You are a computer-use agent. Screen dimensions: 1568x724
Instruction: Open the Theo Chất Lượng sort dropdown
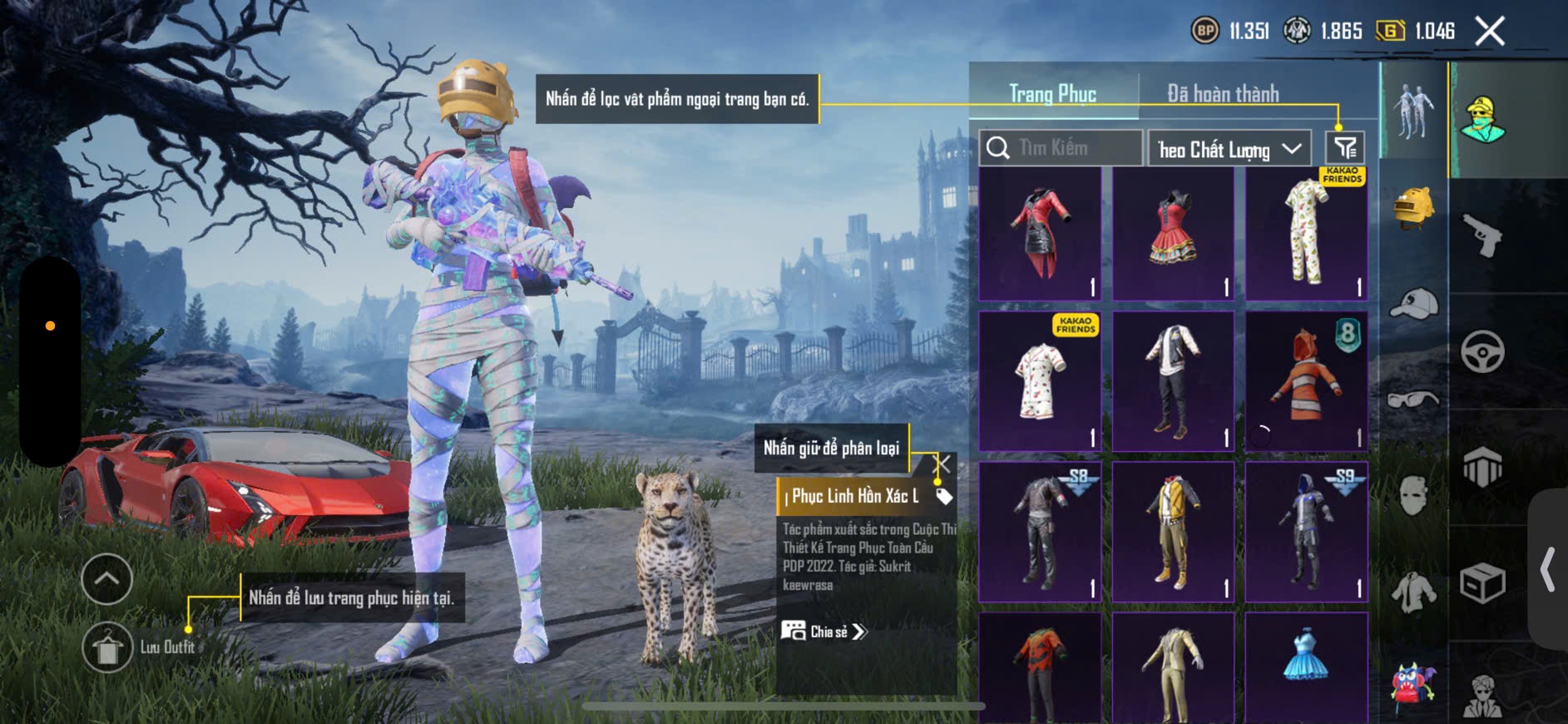pos(1229,150)
